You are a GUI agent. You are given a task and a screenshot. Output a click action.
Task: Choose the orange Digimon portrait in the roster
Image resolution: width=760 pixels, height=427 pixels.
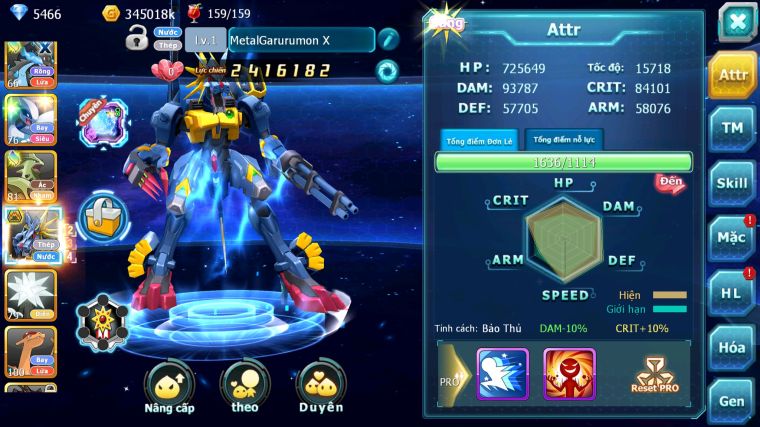pyautogui.click(x=31, y=350)
